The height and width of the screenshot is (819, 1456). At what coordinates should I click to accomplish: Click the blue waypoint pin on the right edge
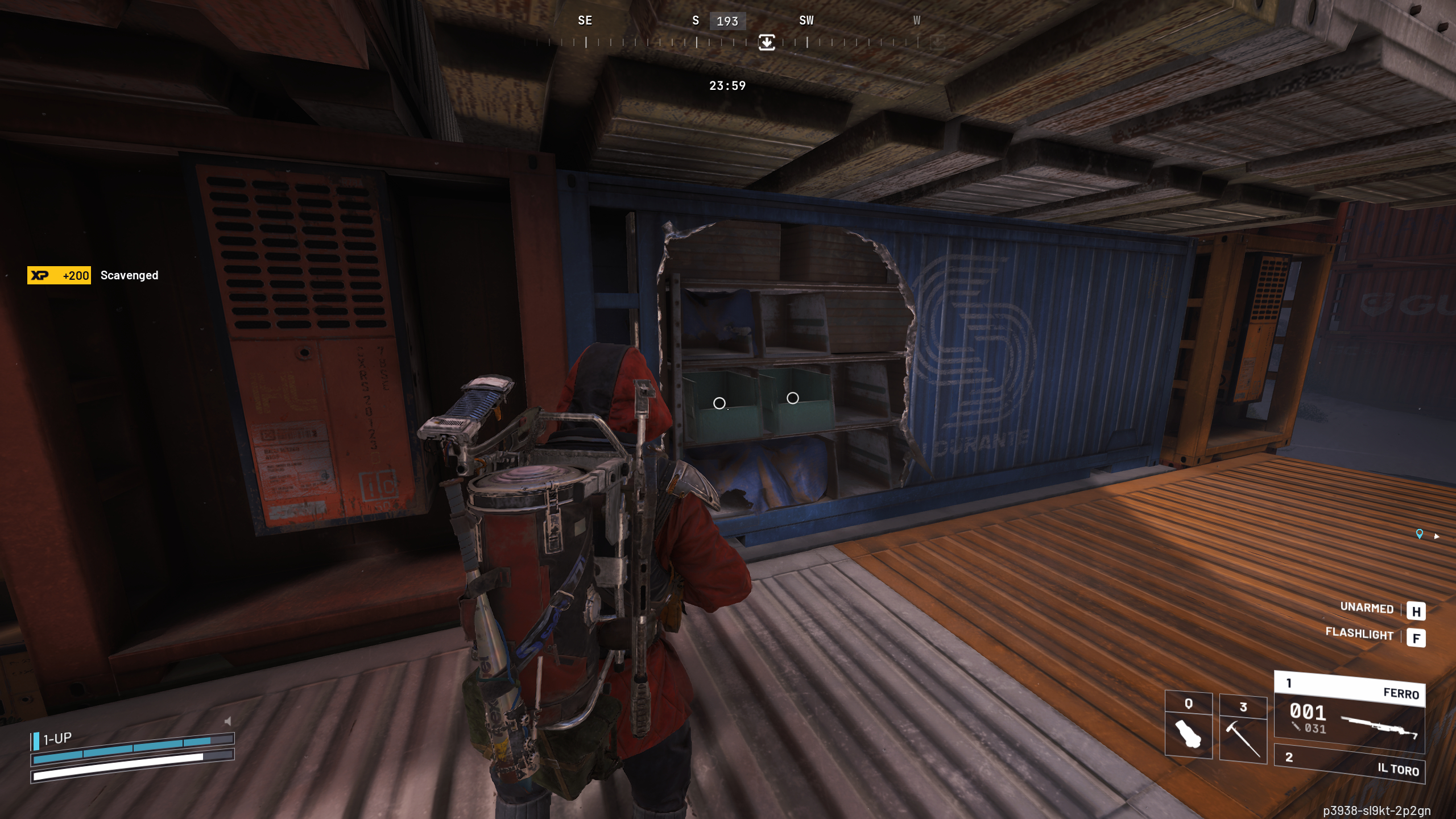[x=1418, y=534]
